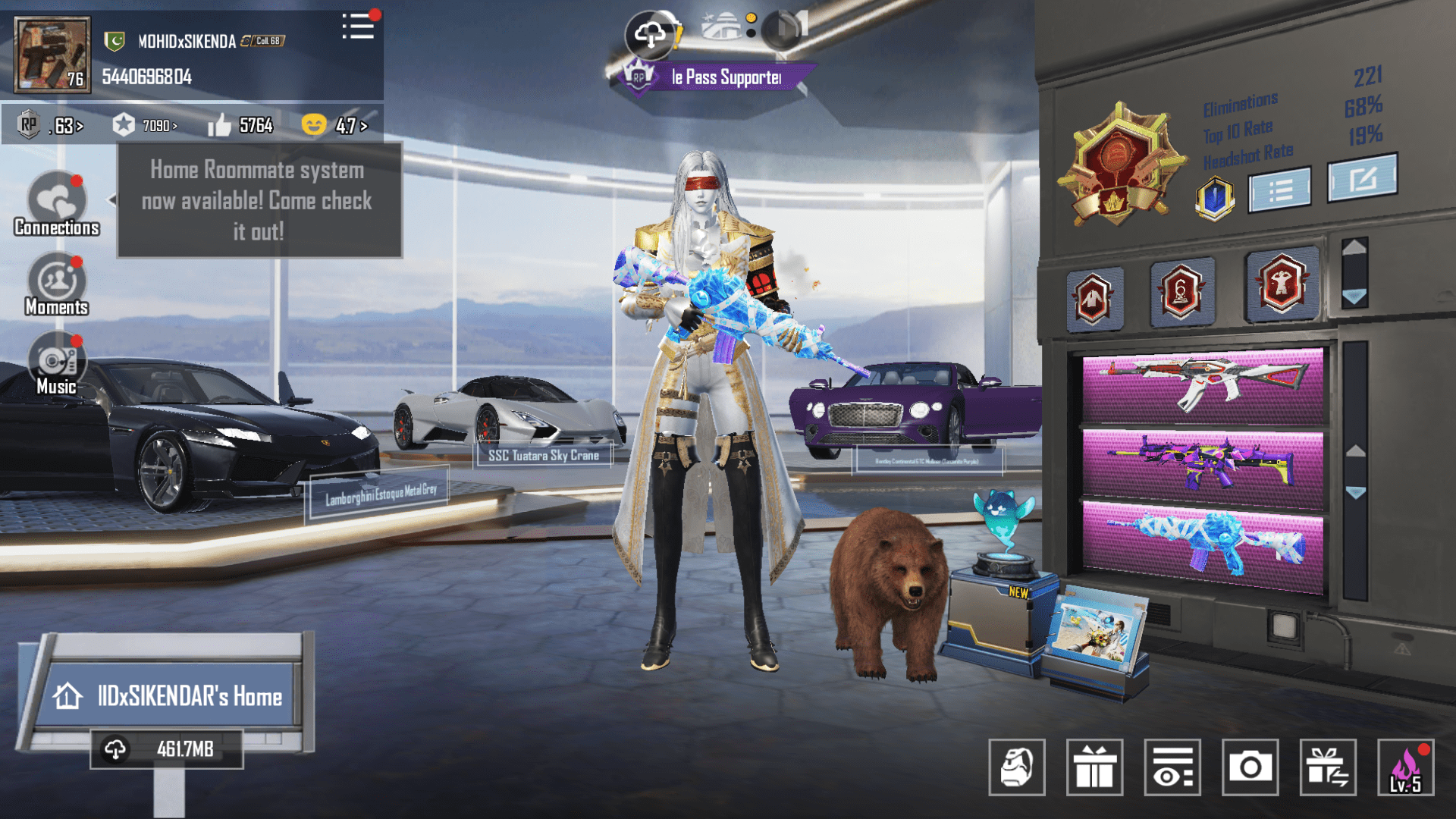The height and width of the screenshot is (819, 1456).
Task: Select the spectate list icon
Action: pos(1172,768)
